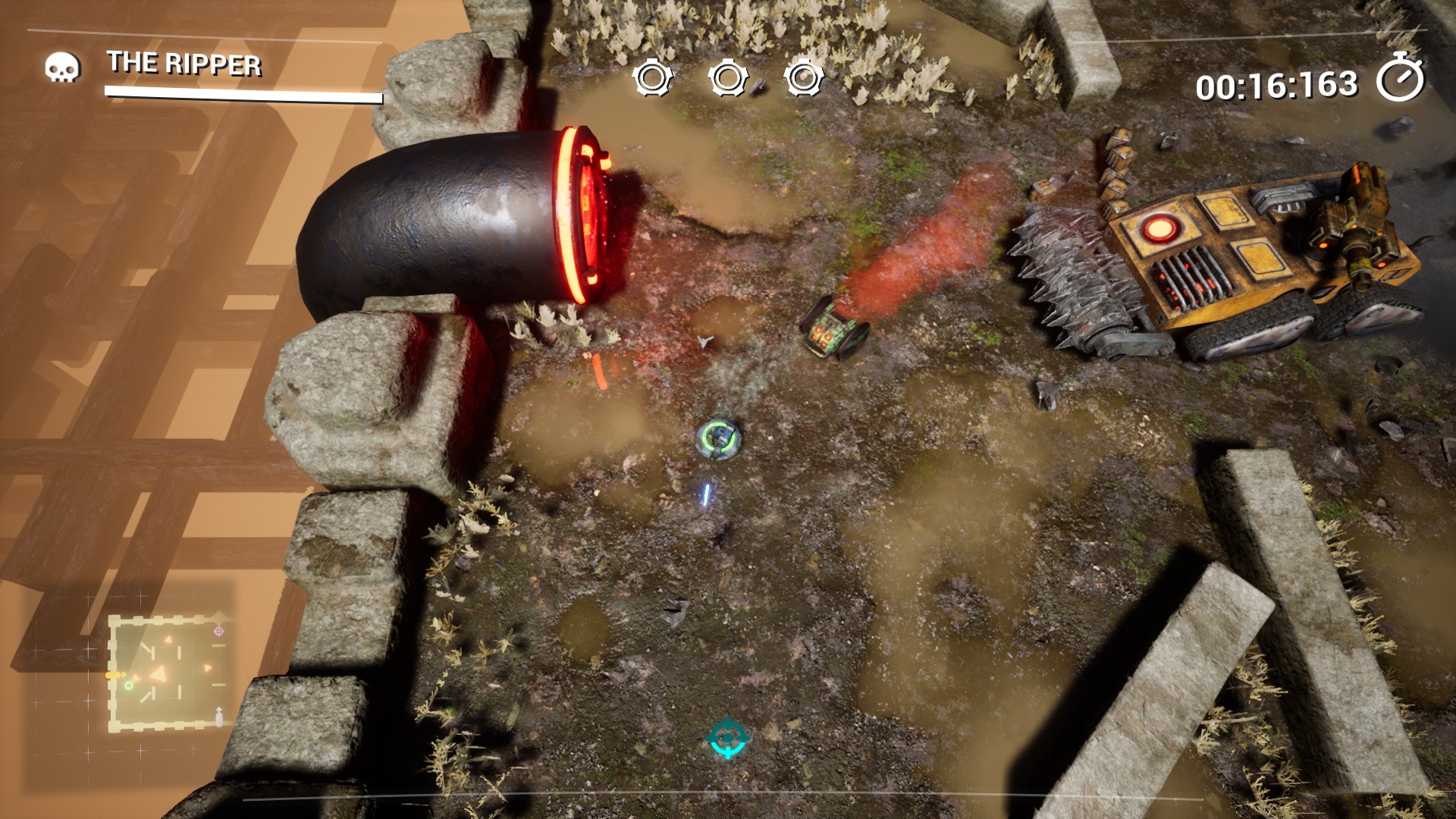This screenshot has width=1456, height=819.
Task: Select the skull icon beside The Ripper
Action: tap(62, 67)
